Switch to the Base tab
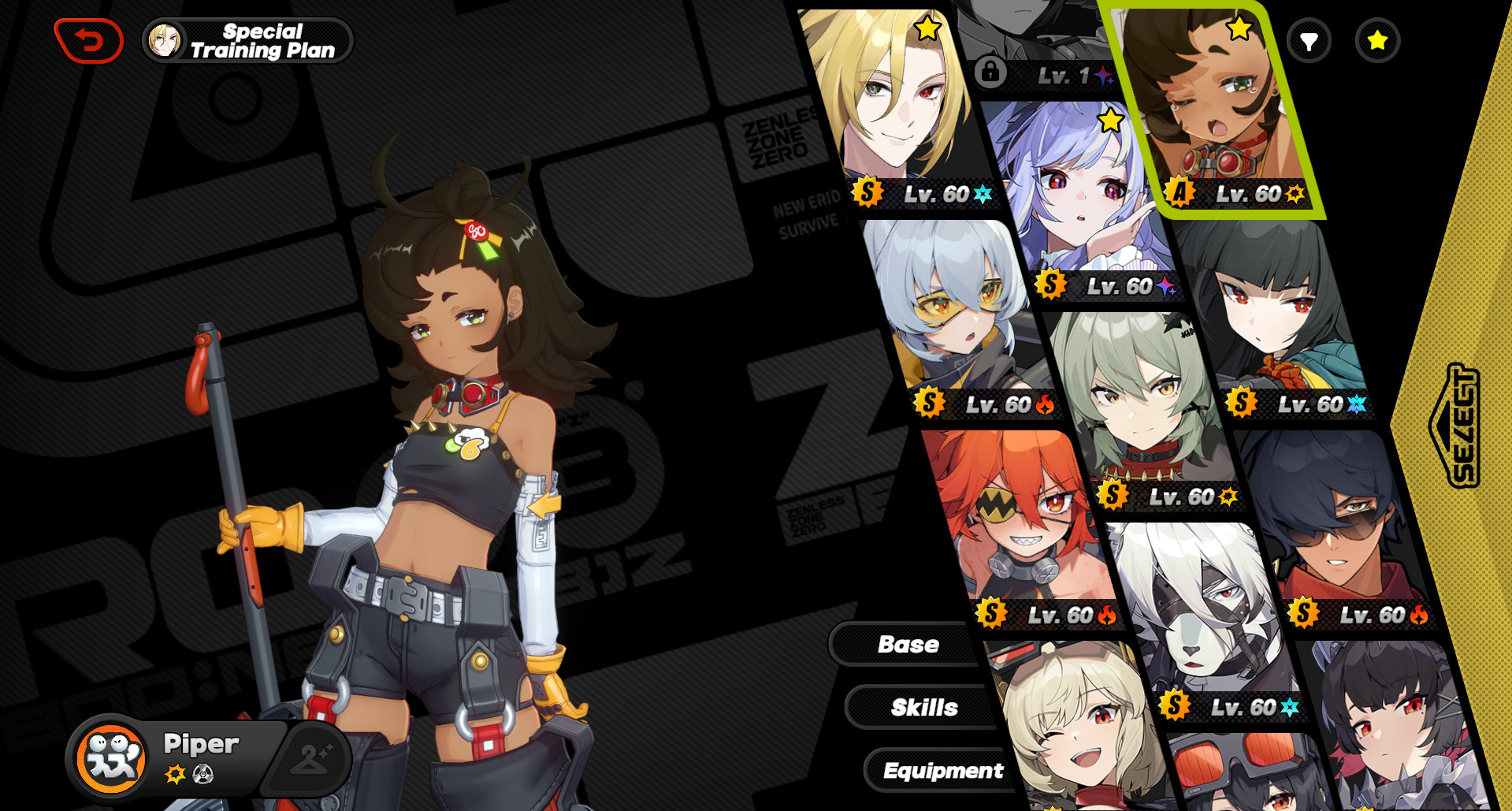The image size is (1512, 811). pos(908,645)
